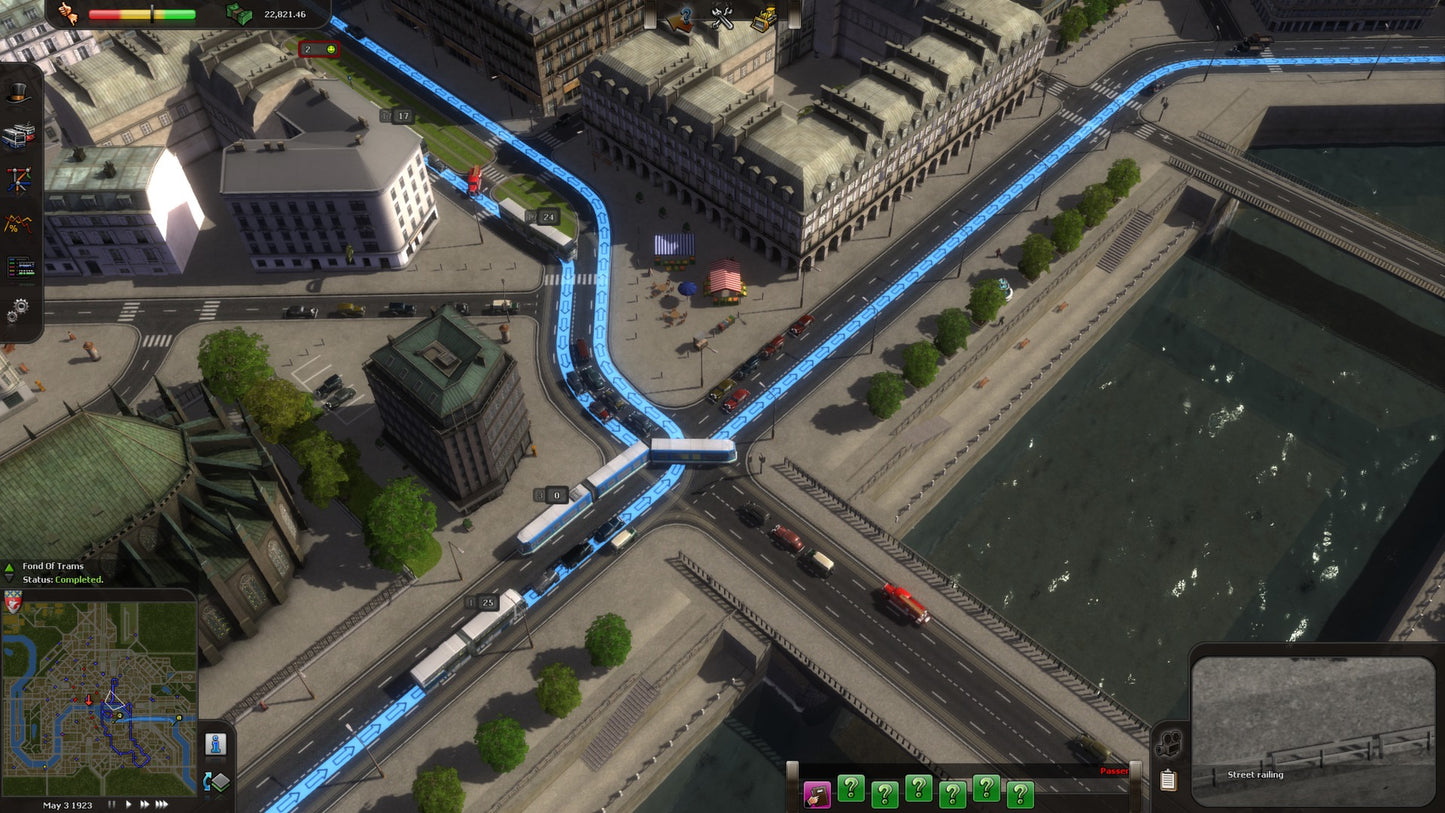Click the top hat player profile icon

coord(17,93)
